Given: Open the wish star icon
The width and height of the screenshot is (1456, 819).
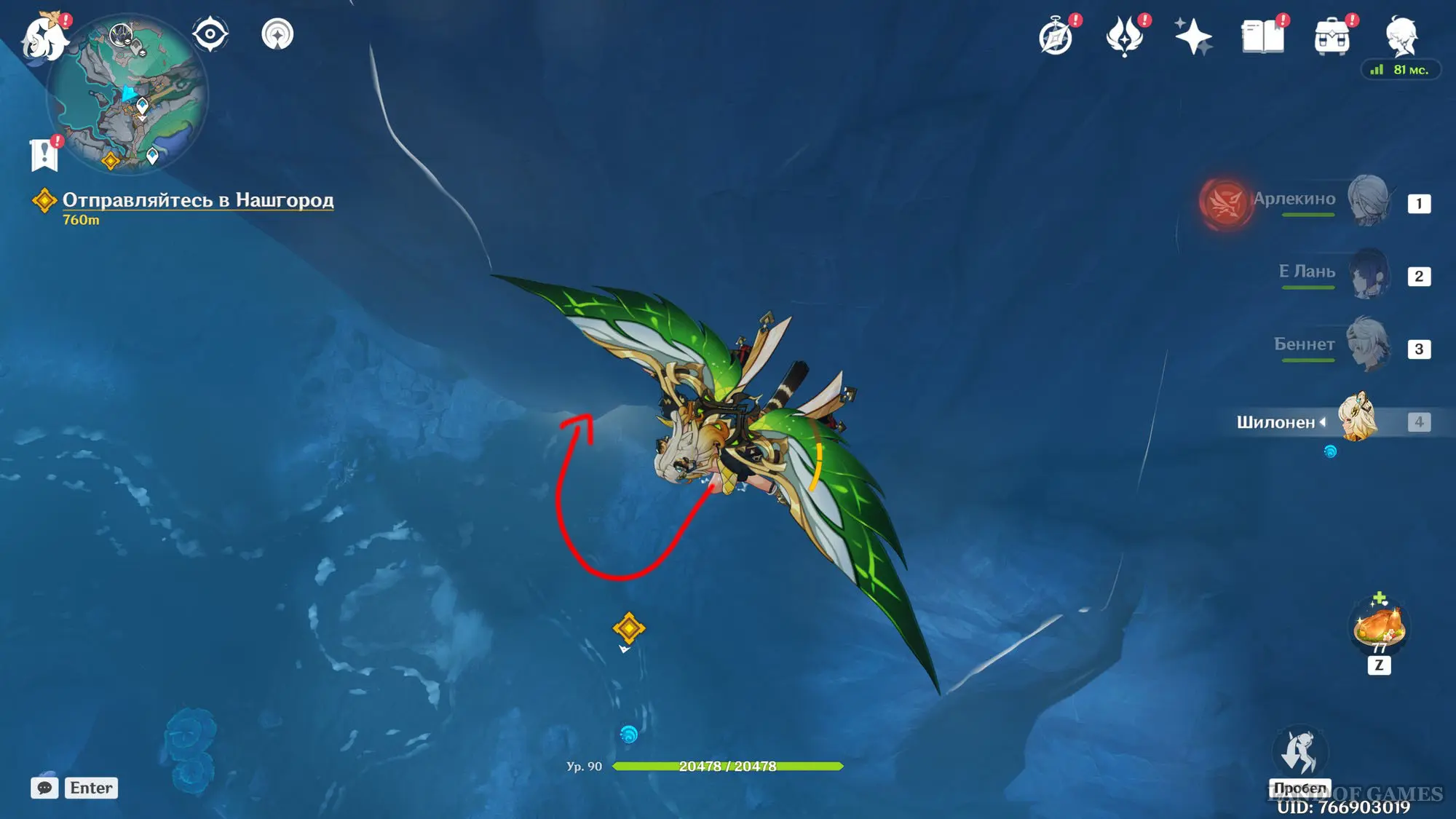Looking at the screenshot, I should pyautogui.click(x=1193, y=36).
